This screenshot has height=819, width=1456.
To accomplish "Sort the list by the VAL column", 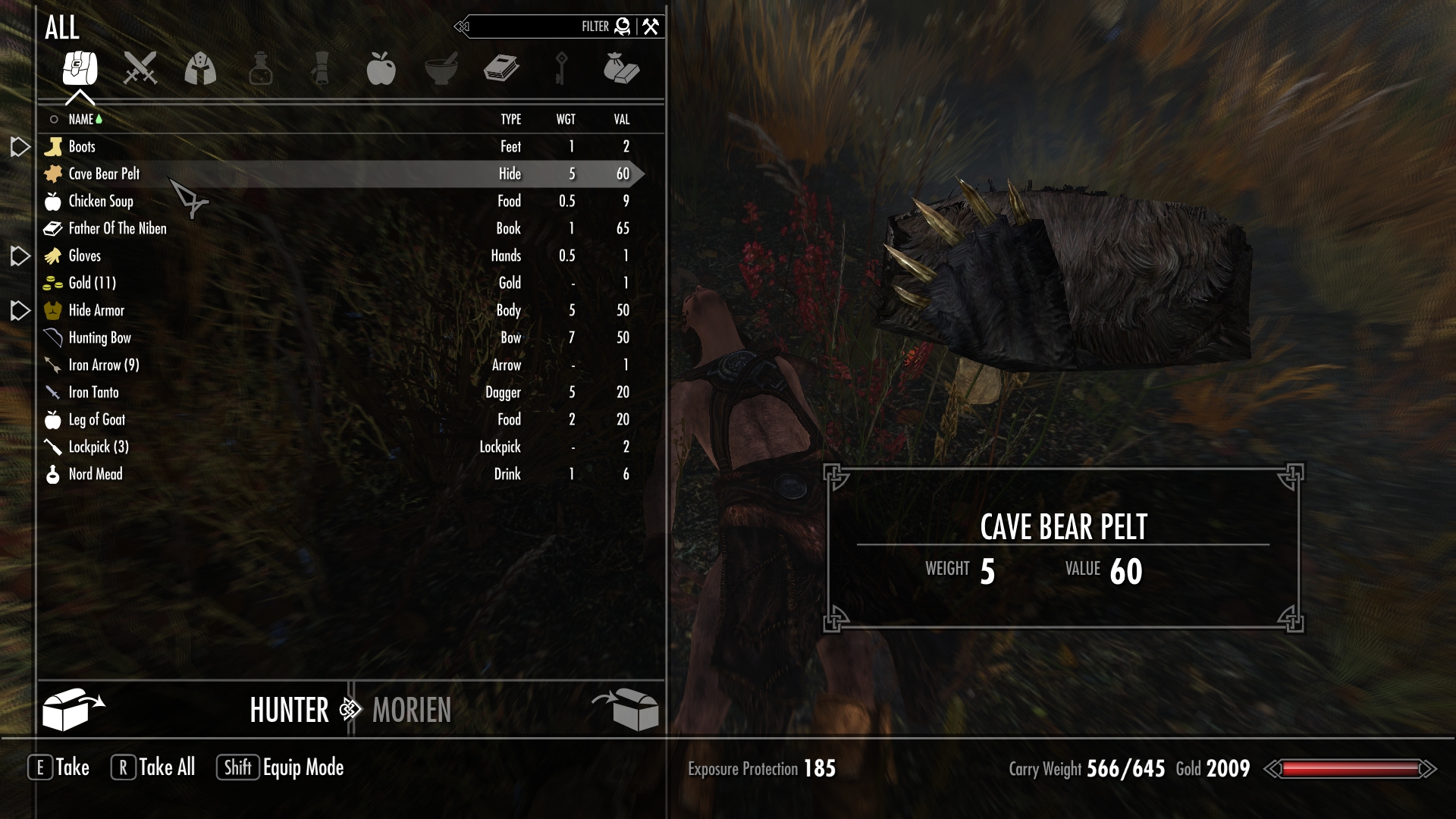I will click(x=622, y=119).
